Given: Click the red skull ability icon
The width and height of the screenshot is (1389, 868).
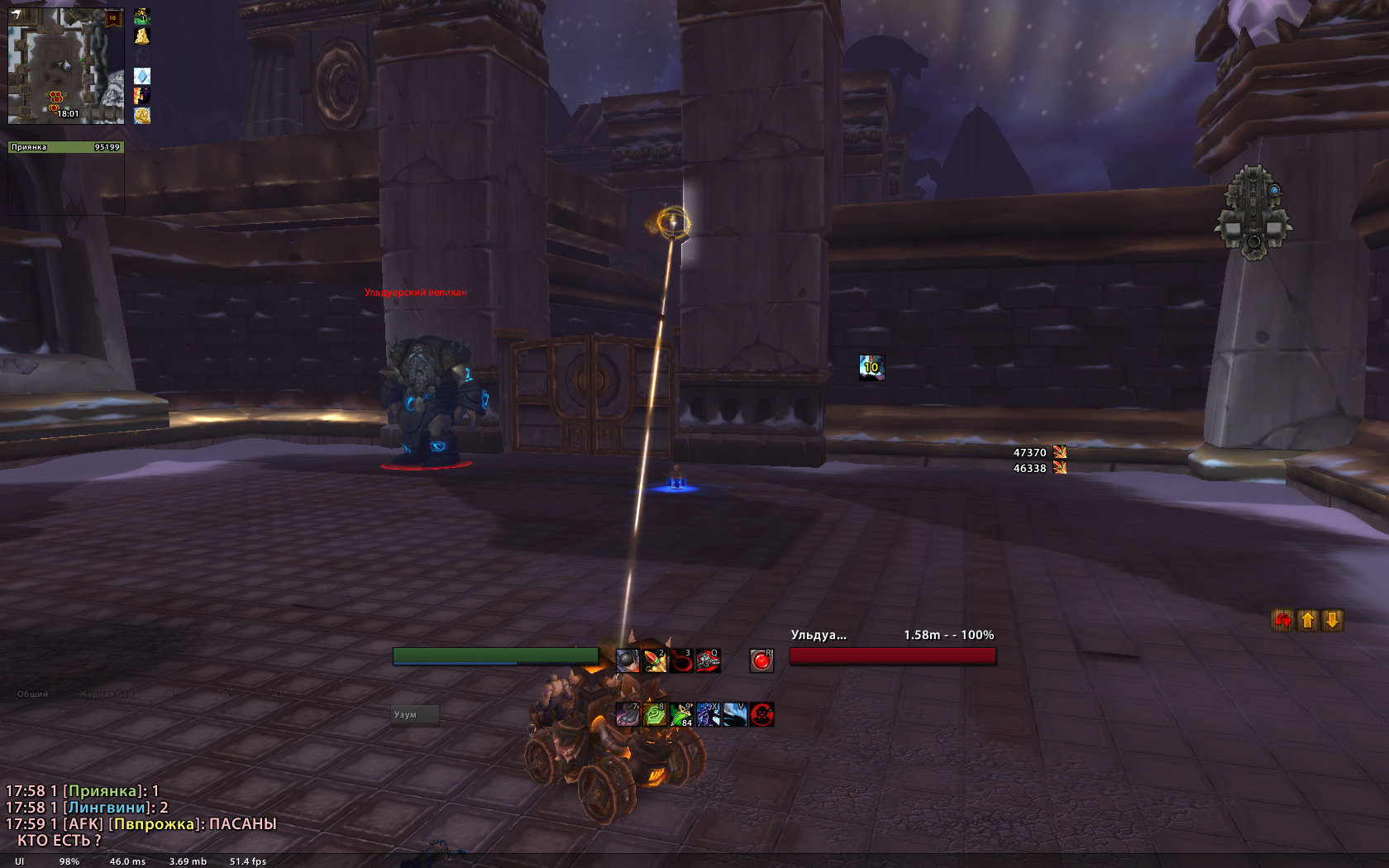Looking at the screenshot, I should pos(761,714).
